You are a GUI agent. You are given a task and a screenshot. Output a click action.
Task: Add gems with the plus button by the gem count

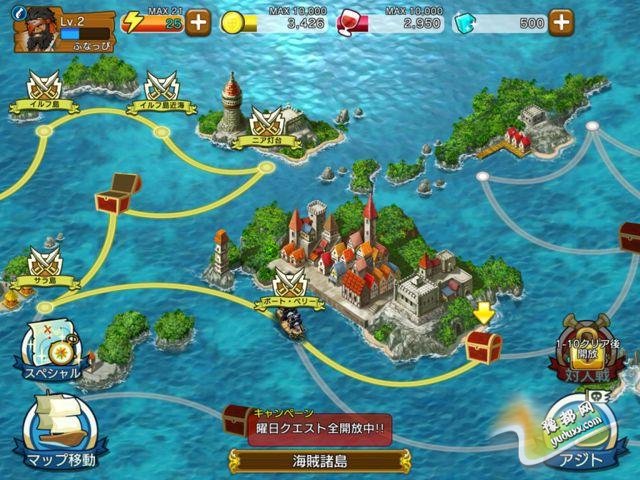pos(562,22)
